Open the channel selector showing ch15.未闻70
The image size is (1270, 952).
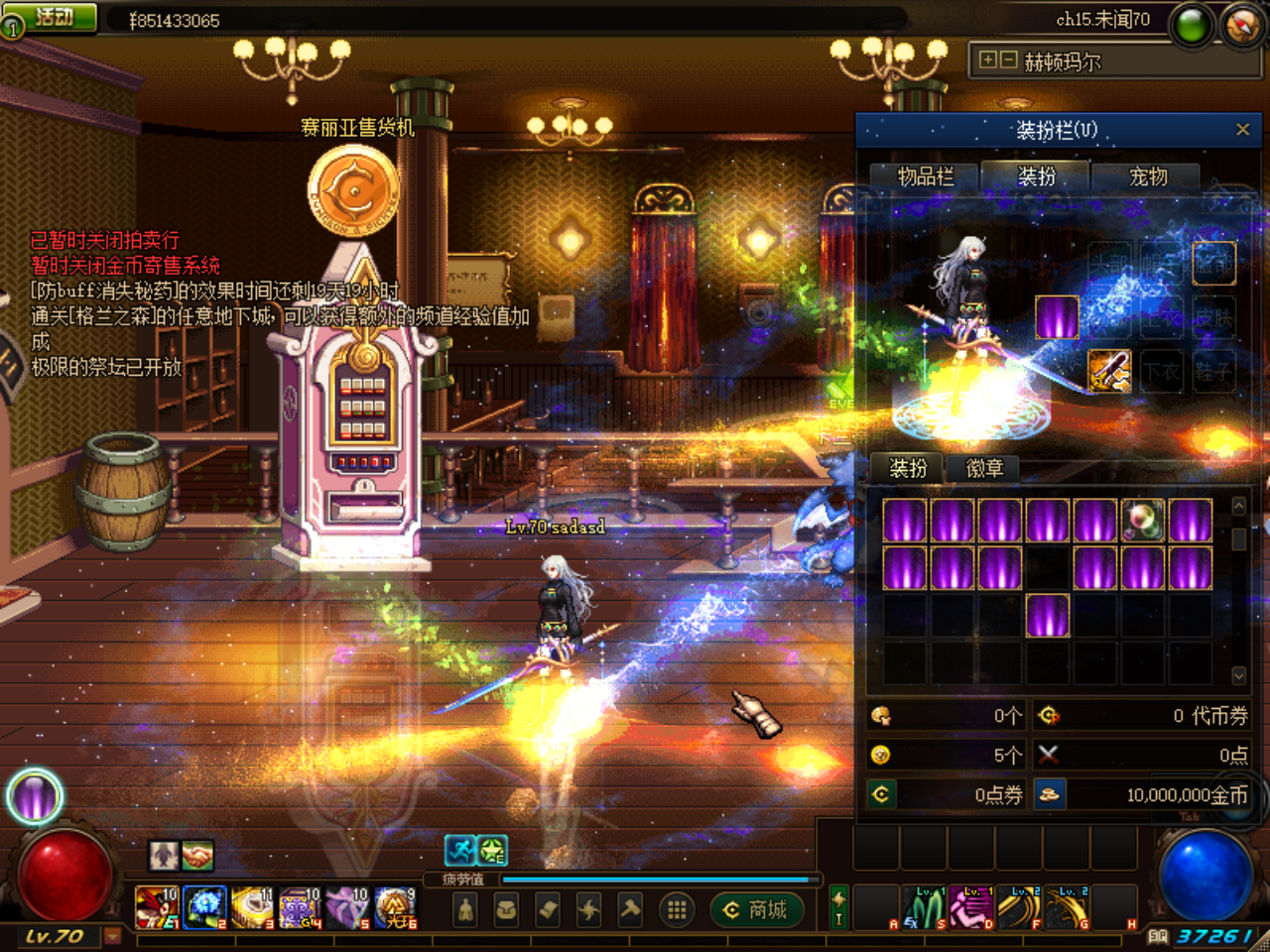pyautogui.click(x=1104, y=19)
